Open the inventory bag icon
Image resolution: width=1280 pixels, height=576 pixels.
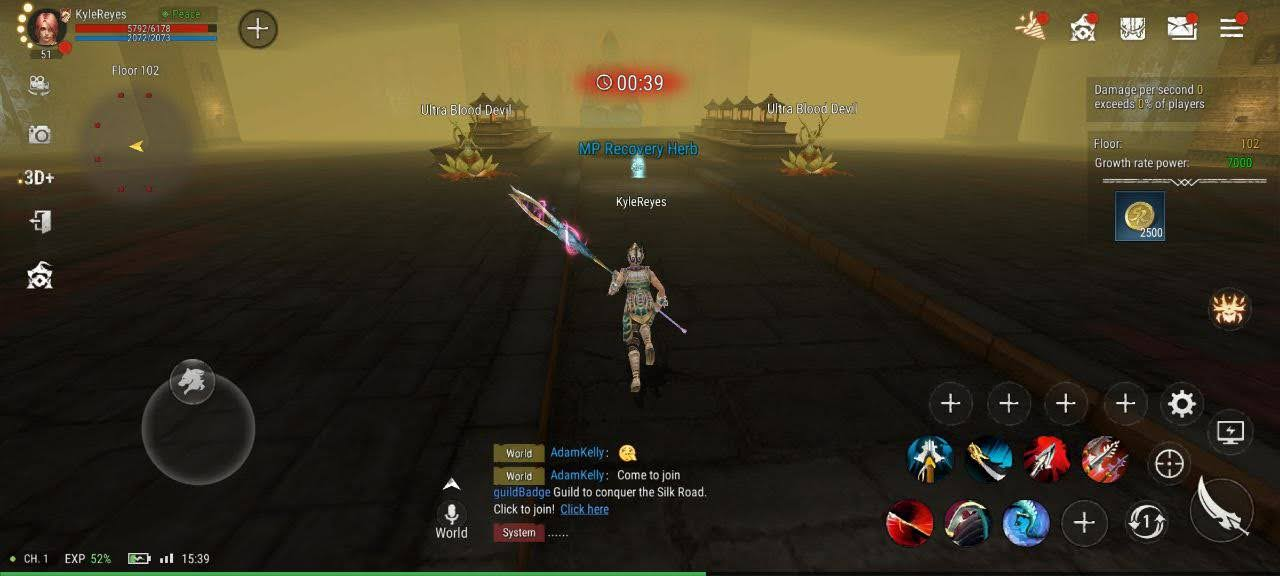[1132, 28]
